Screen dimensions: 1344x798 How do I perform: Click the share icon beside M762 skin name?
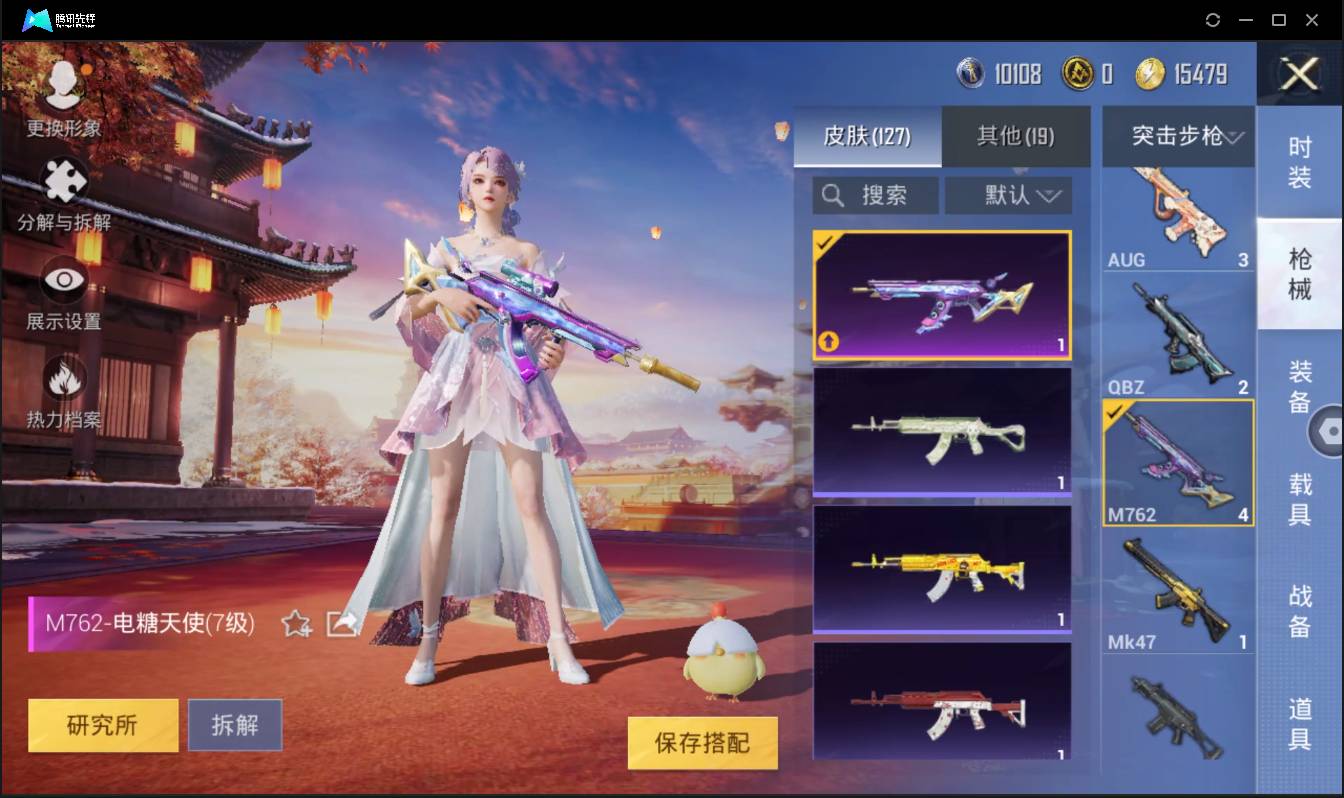(343, 622)
